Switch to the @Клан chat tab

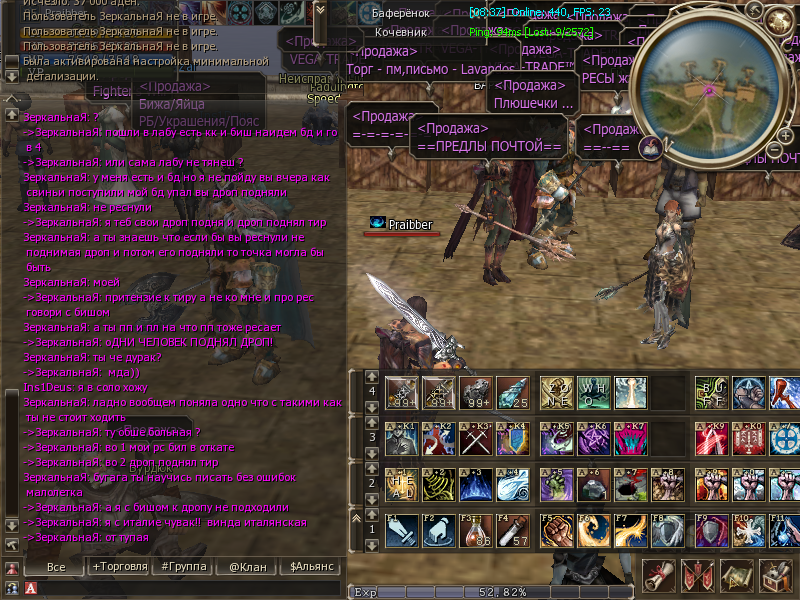click(x=247, y=567)
